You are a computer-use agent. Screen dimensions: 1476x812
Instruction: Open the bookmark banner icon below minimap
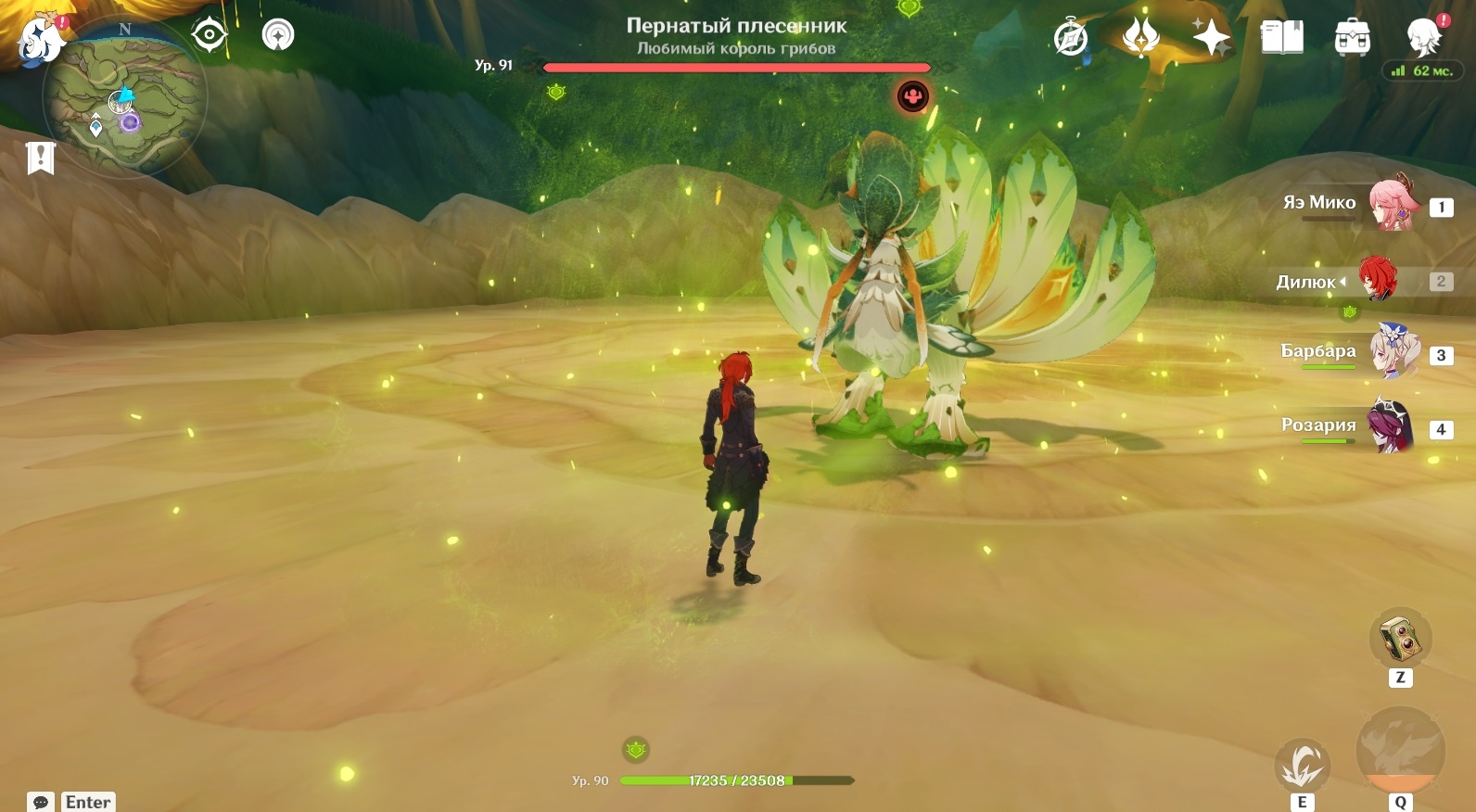[x=41, y=159]
